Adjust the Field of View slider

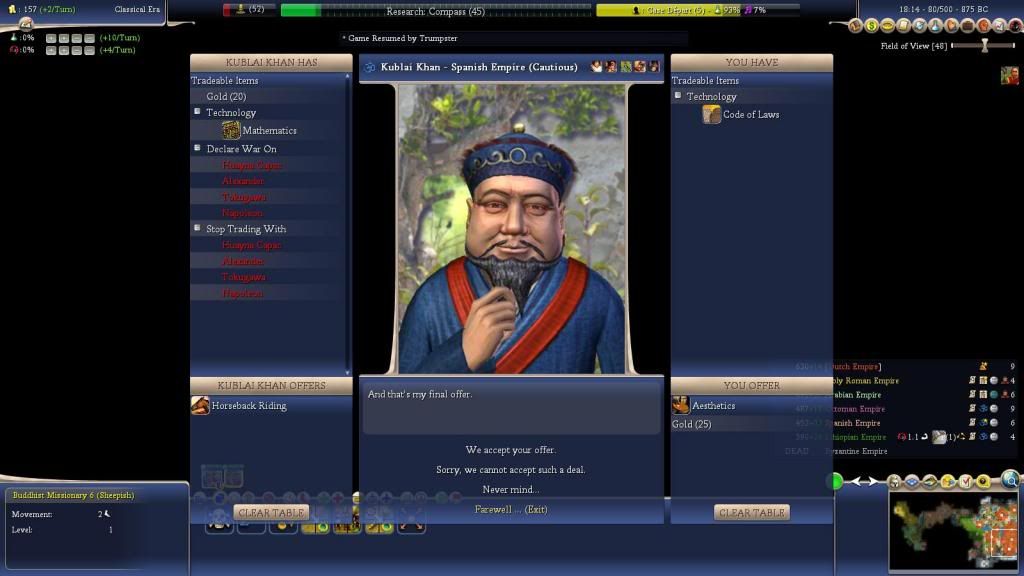tap(984, 46)
